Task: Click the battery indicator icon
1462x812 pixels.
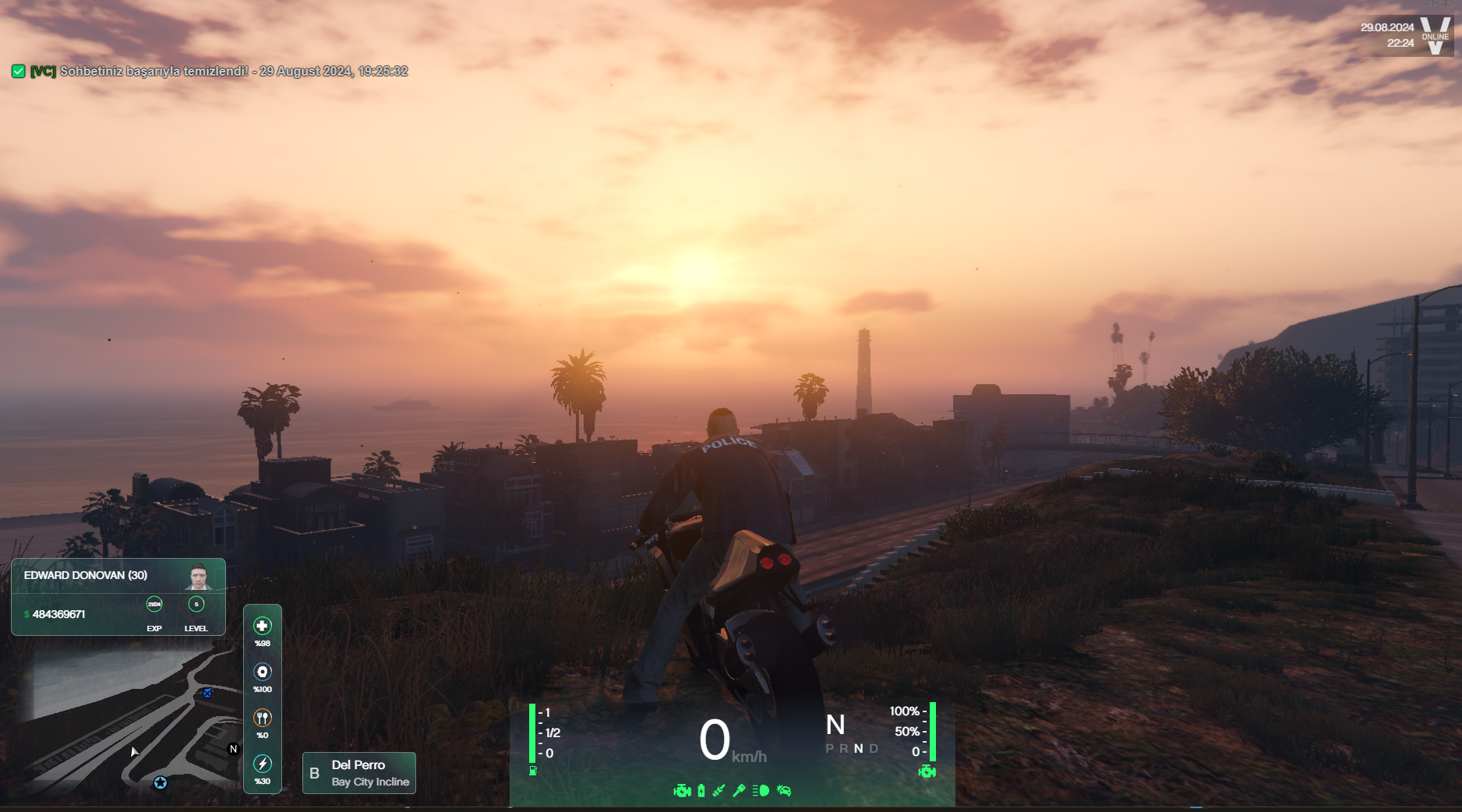Action: click(x=701, y=791)
